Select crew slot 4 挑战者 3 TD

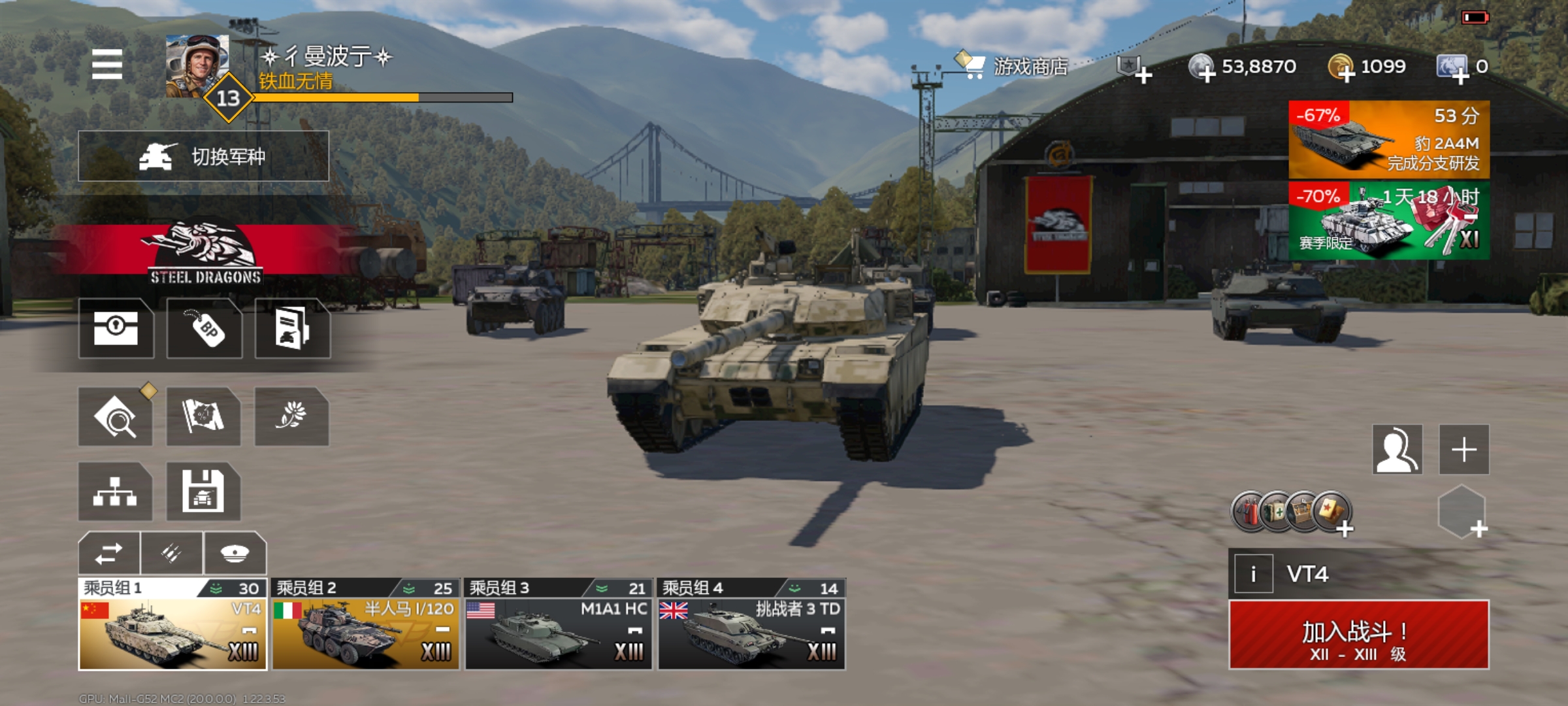point(751,625)
